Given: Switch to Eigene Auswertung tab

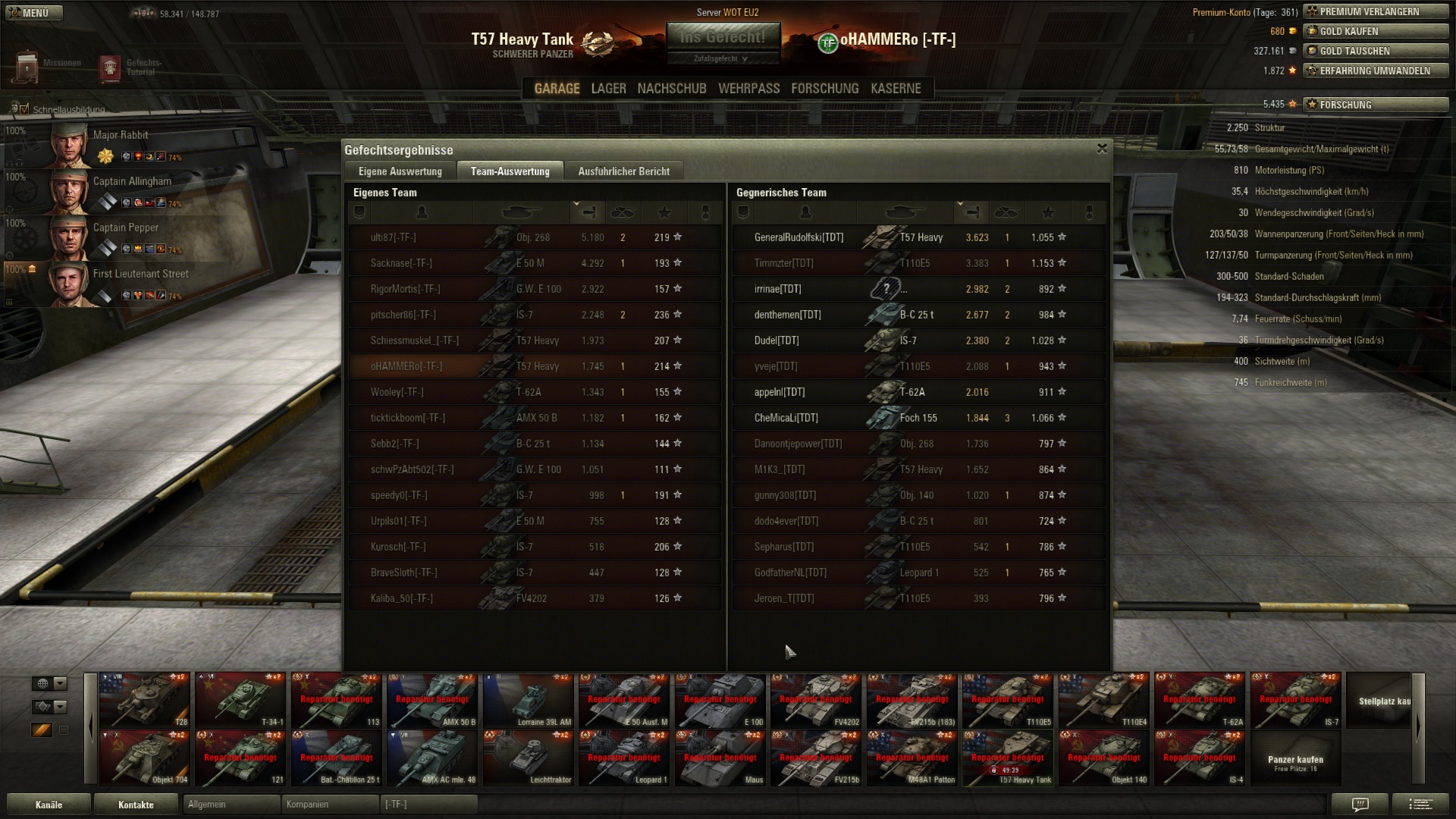Looking at the screenshot, I should [x=400, y=171].
